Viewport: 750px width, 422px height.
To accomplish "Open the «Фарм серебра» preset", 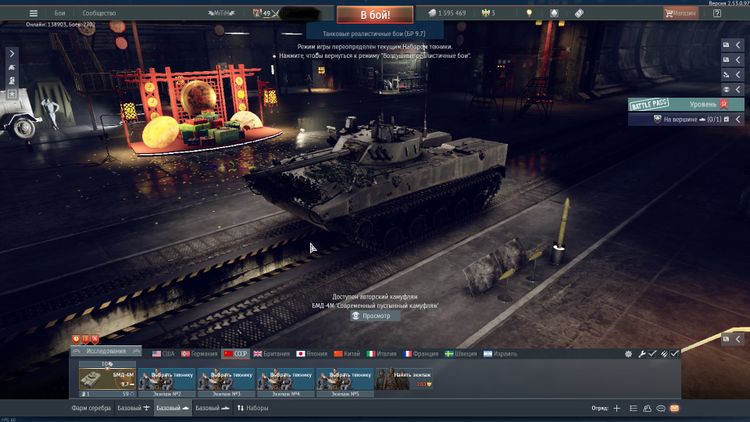I will [90, 409].
